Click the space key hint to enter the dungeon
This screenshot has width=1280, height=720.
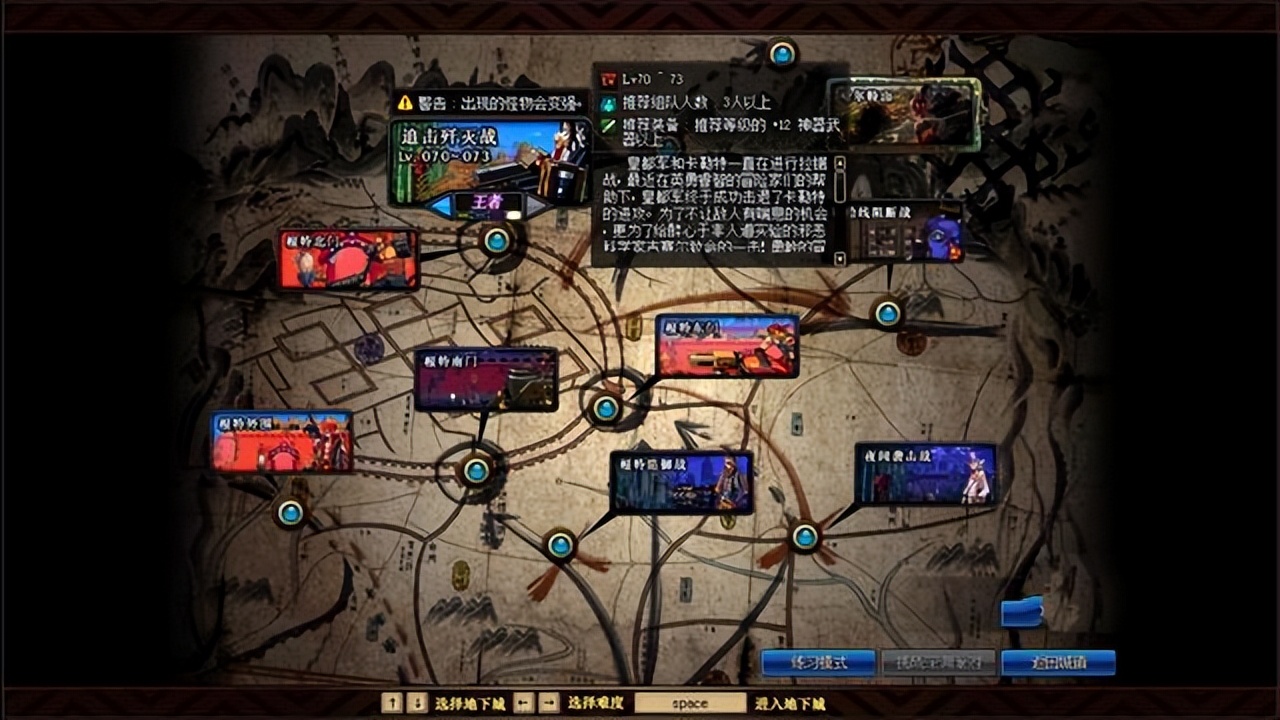click(x=690, y=703)
